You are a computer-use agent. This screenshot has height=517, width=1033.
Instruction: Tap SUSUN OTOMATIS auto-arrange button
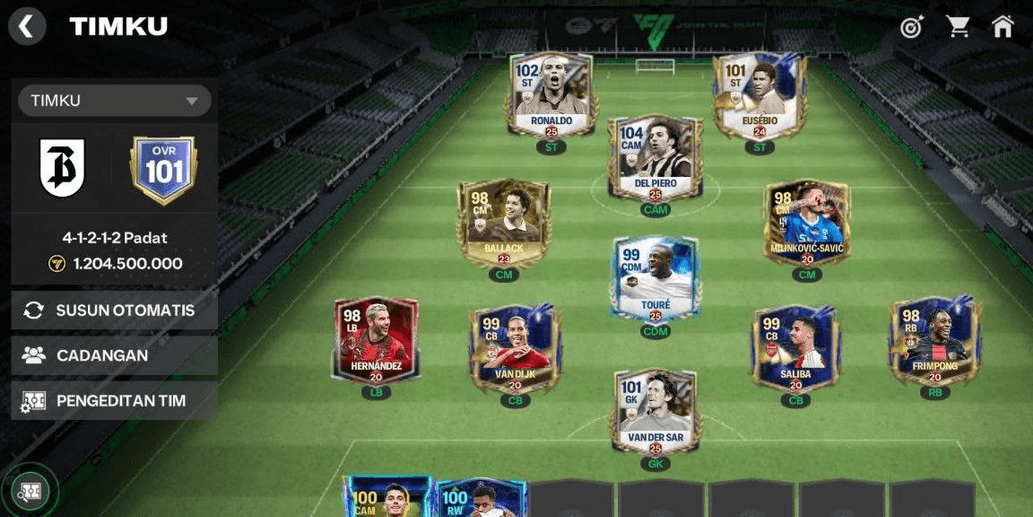(114, 310)
